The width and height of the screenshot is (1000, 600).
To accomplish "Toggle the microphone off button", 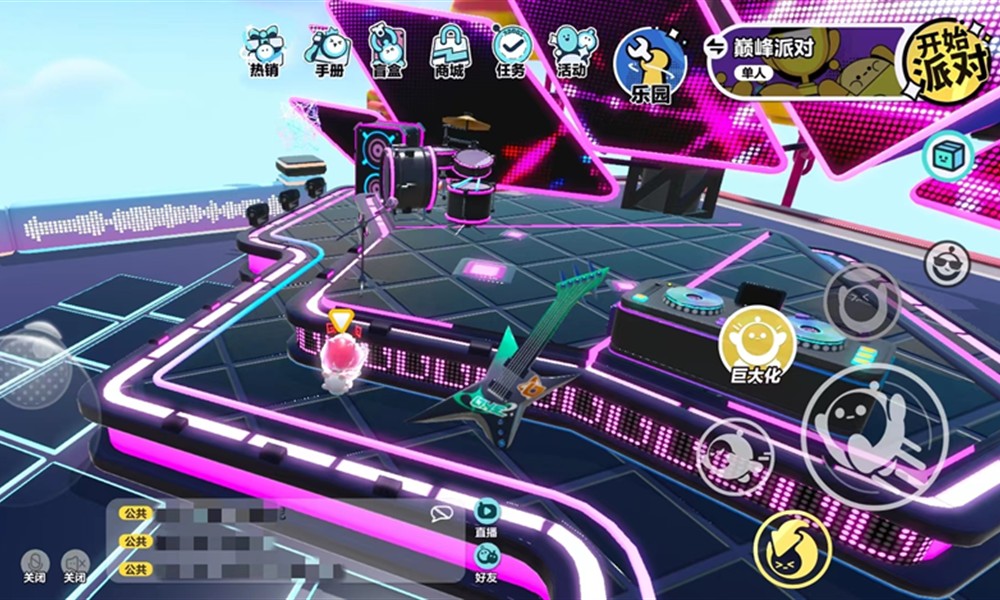I will pyautogui.click(x=36, y=565).
